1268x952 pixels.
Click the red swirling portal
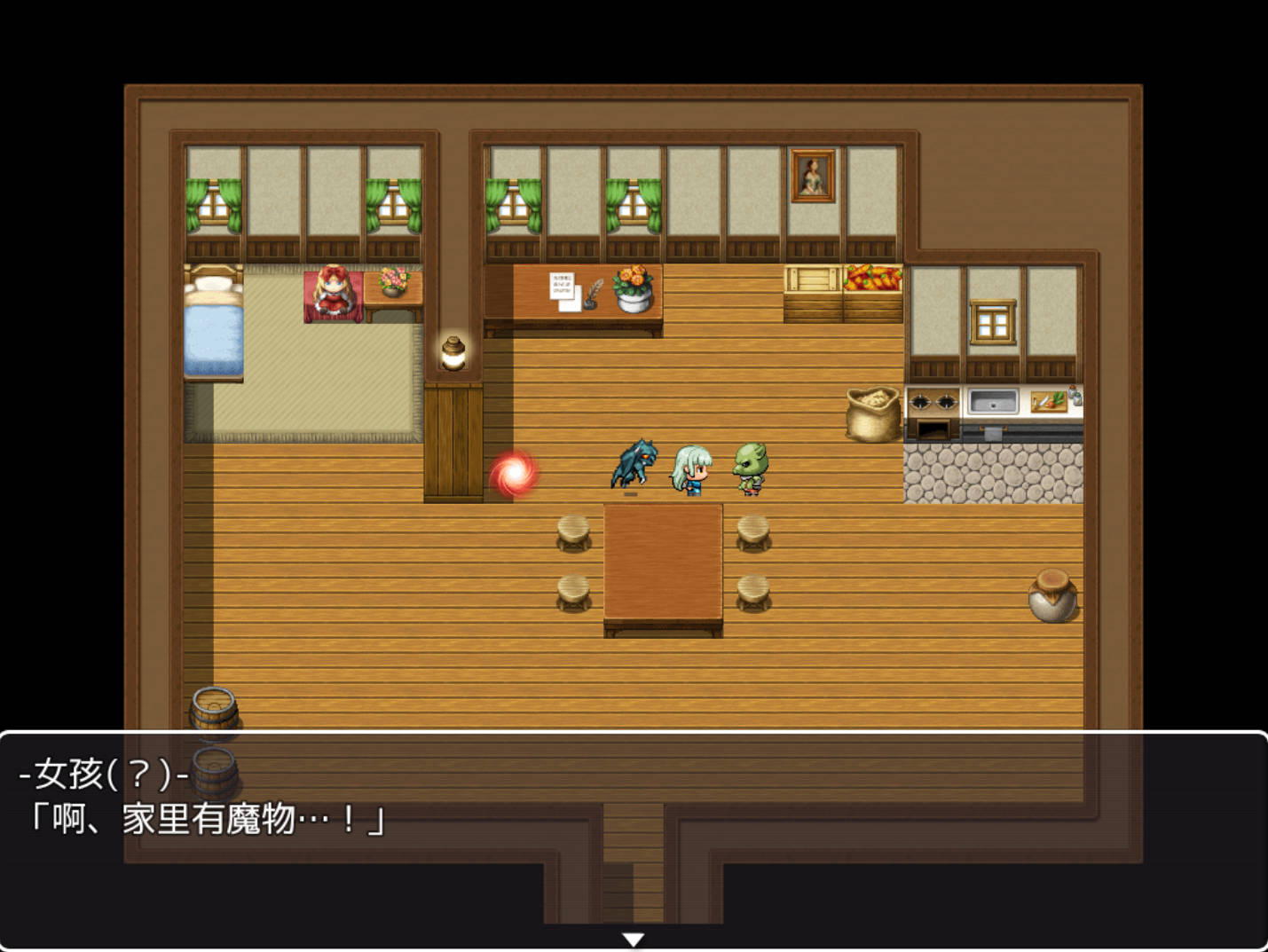click(515, 473)
